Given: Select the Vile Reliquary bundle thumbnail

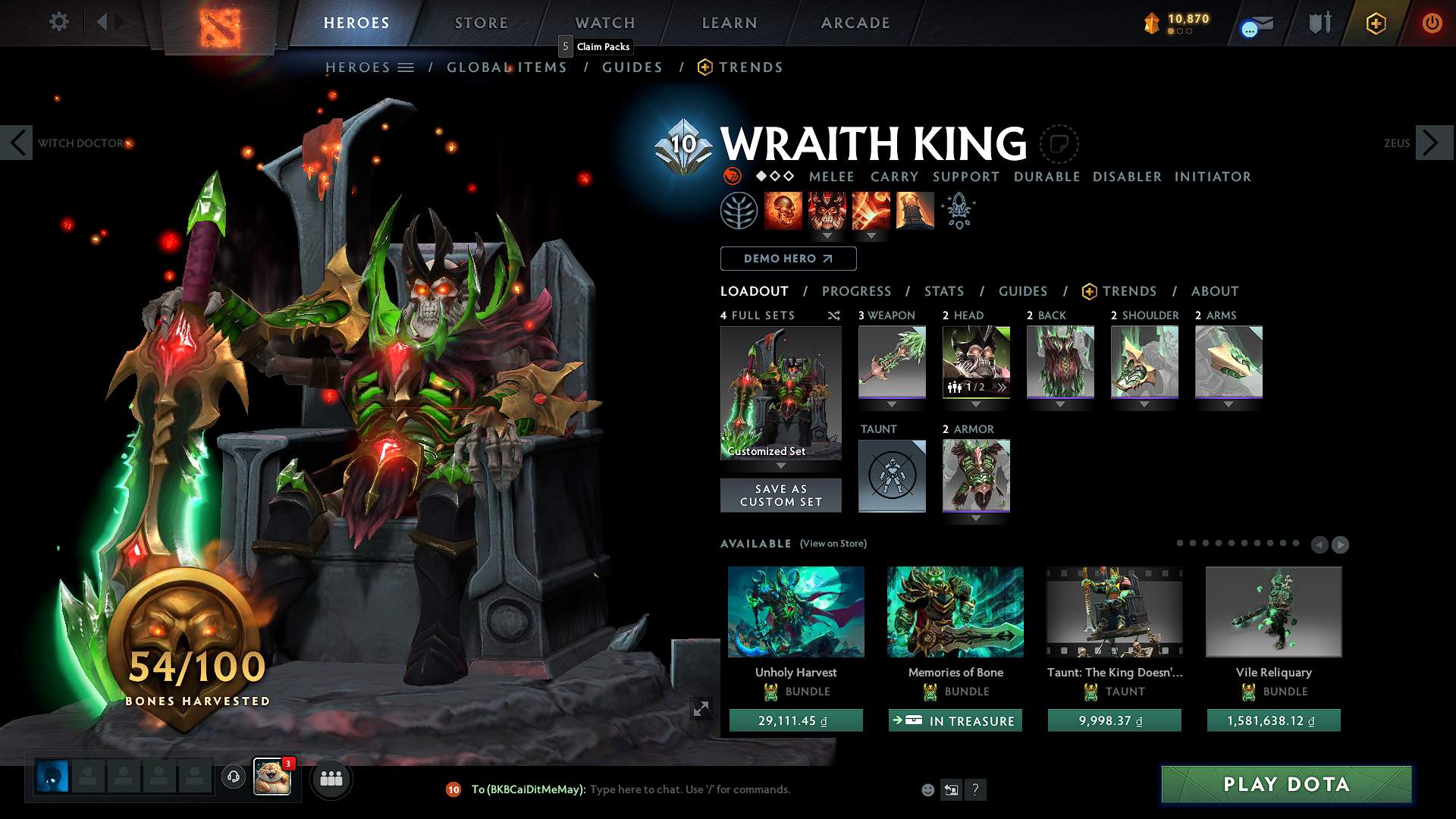Looking at the screenshot, I should pos(1273,611).
